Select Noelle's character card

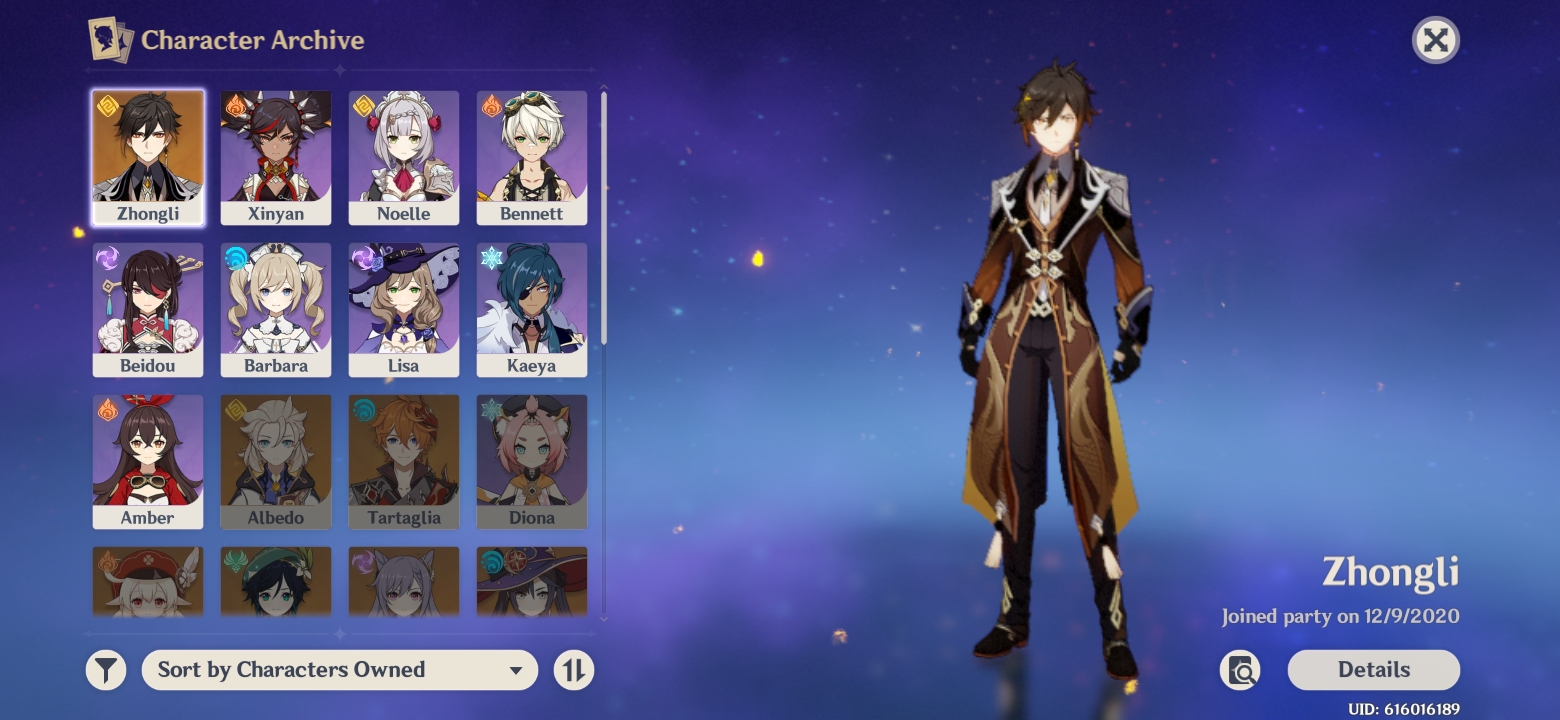(x=404, y=157)
